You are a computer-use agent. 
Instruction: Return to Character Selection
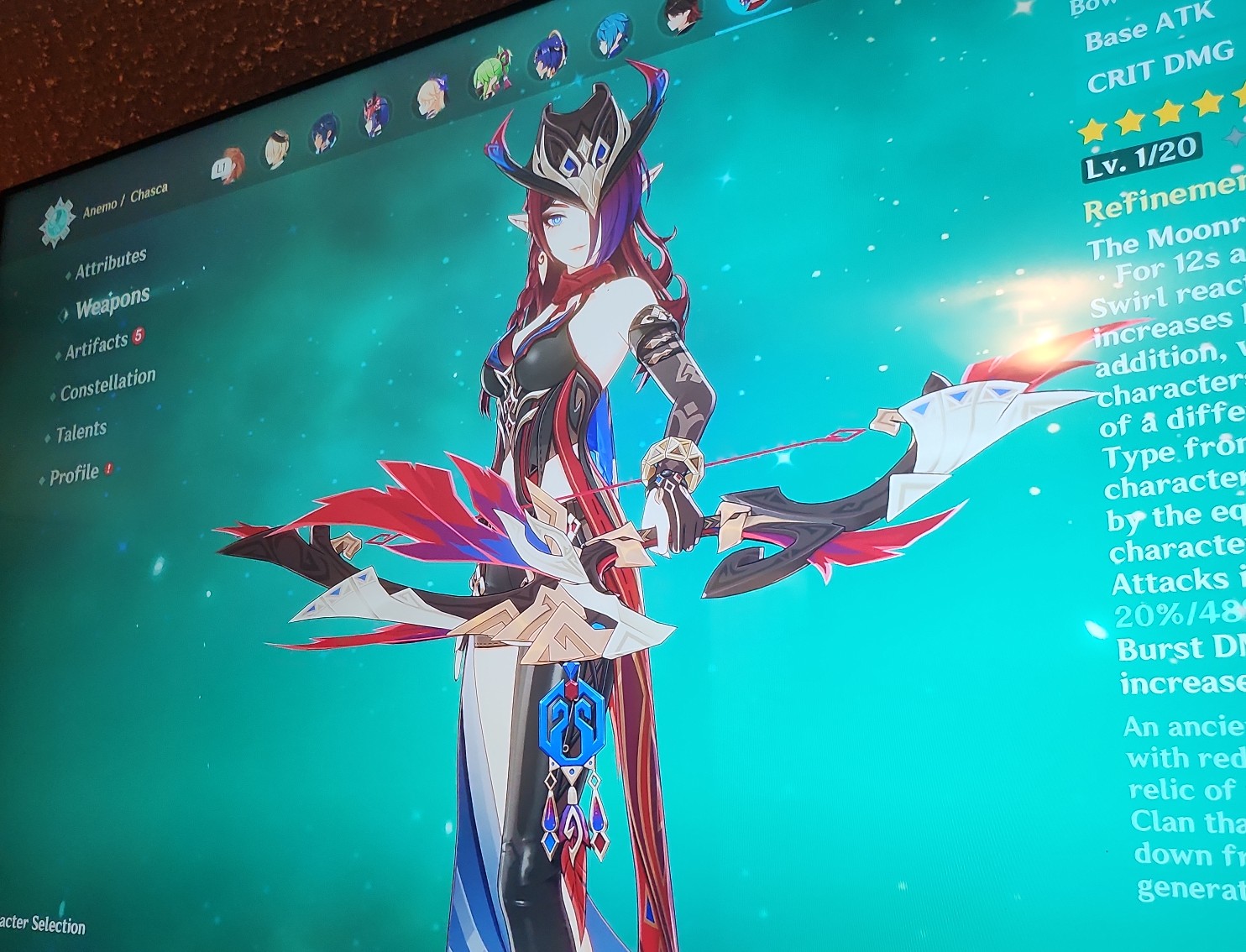[x=41, y=928]
